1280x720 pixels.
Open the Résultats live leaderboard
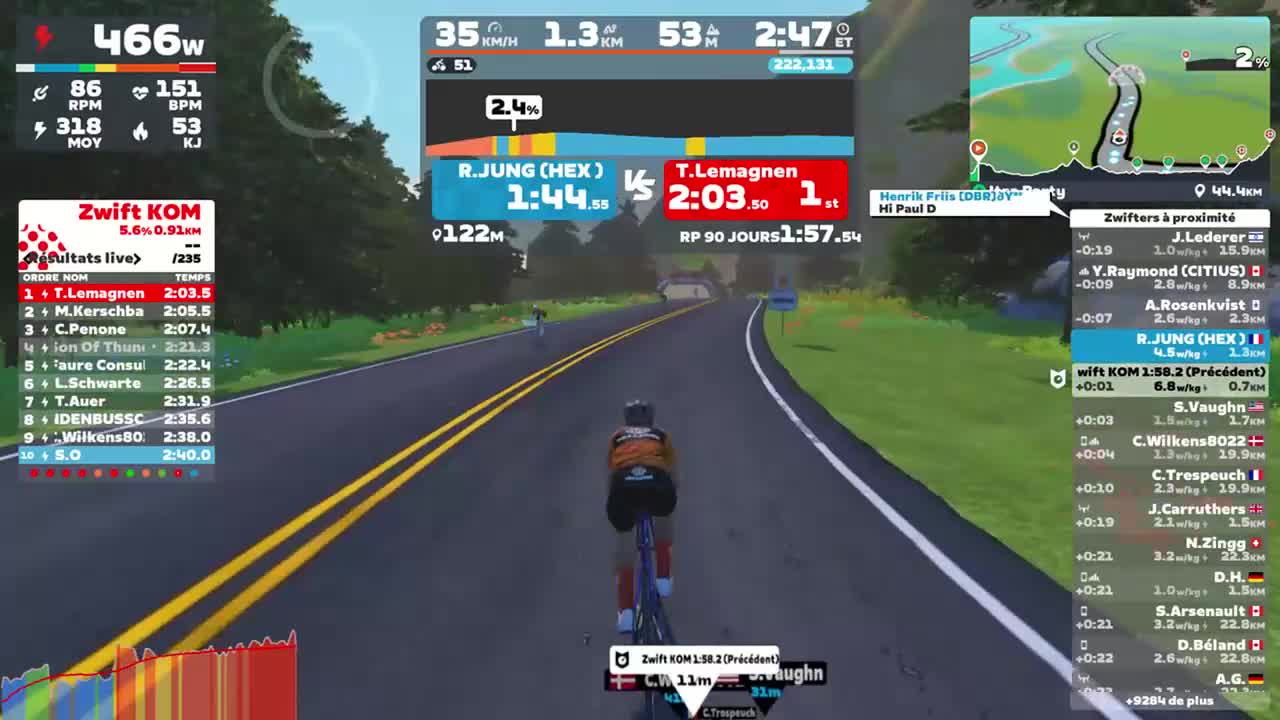(85, 258)
